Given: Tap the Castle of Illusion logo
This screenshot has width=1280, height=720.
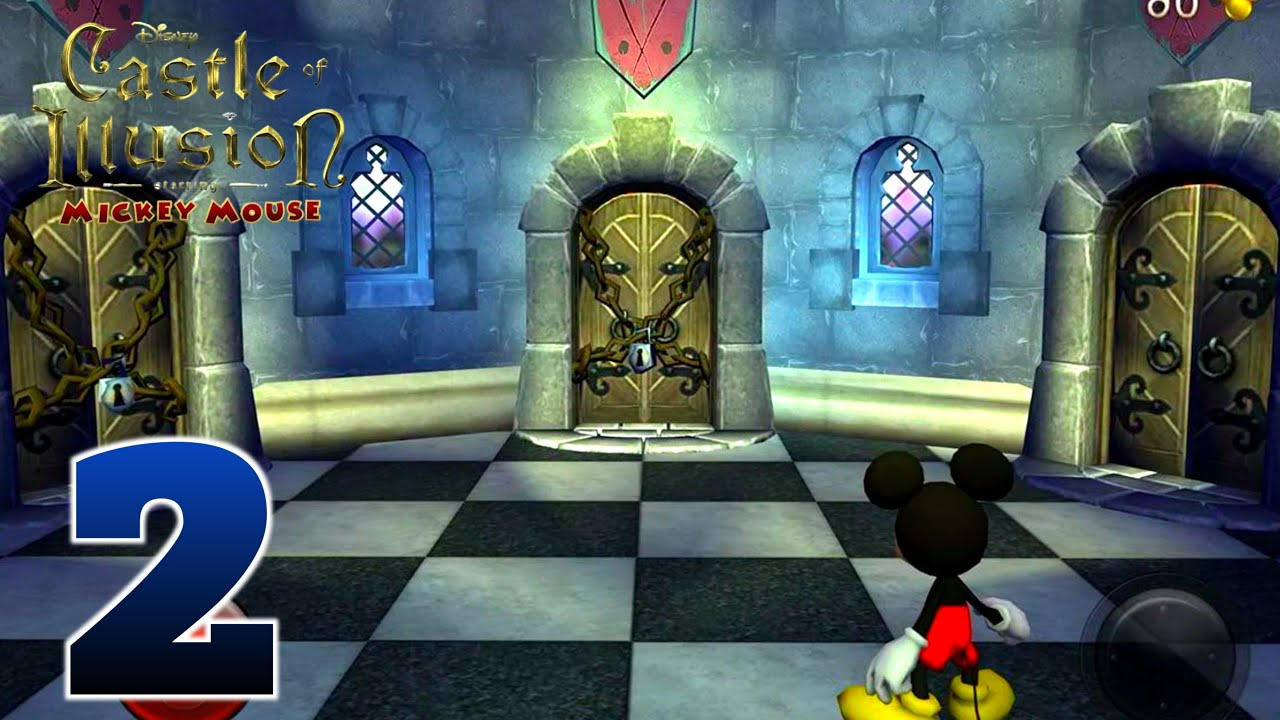Looking at the screenshot, I should (x=190, y=110).
